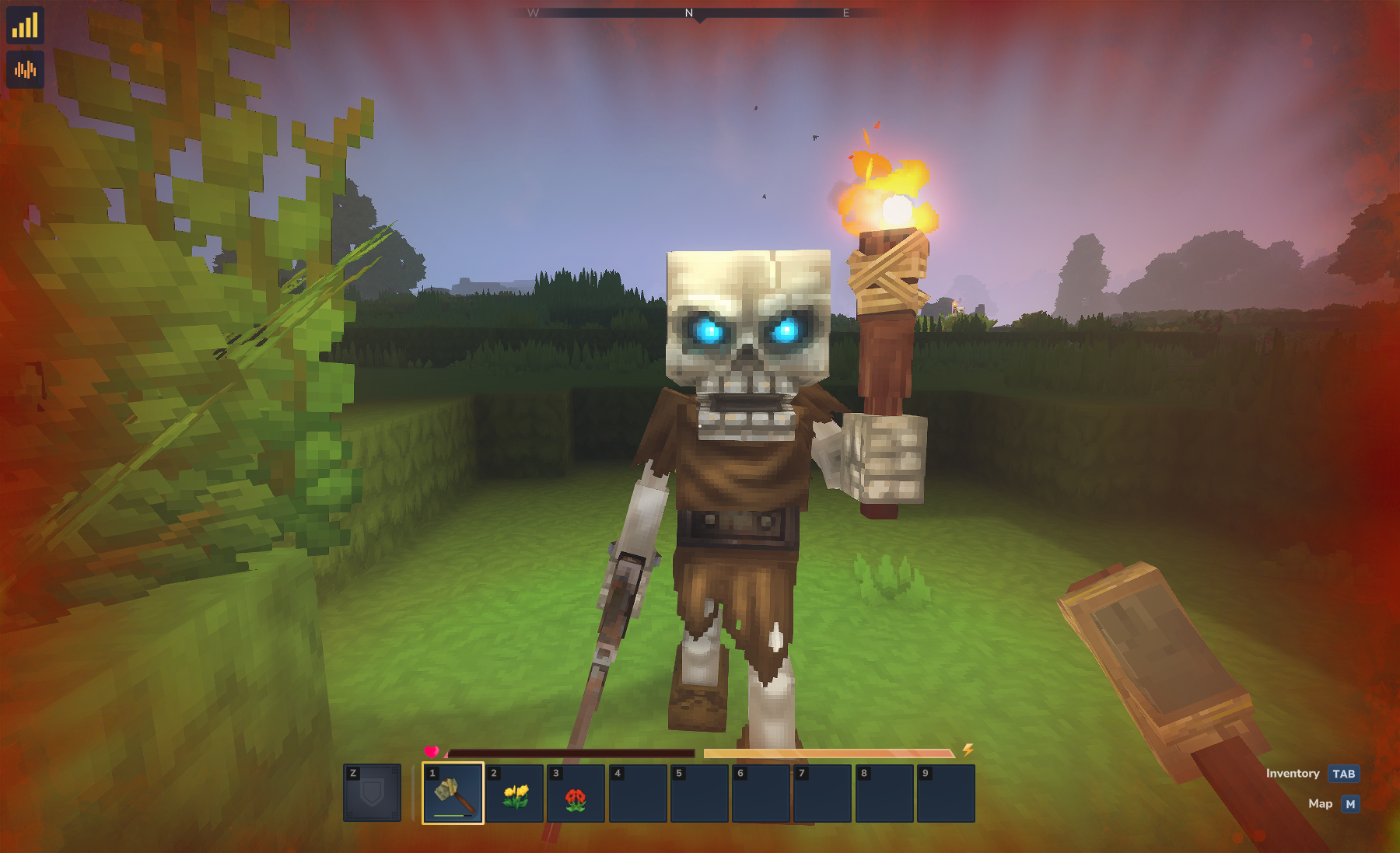Screen dimensions: 1400x853
Task: Choose the yellow flowers in the hotbar
Action: (x=515, y=794)
